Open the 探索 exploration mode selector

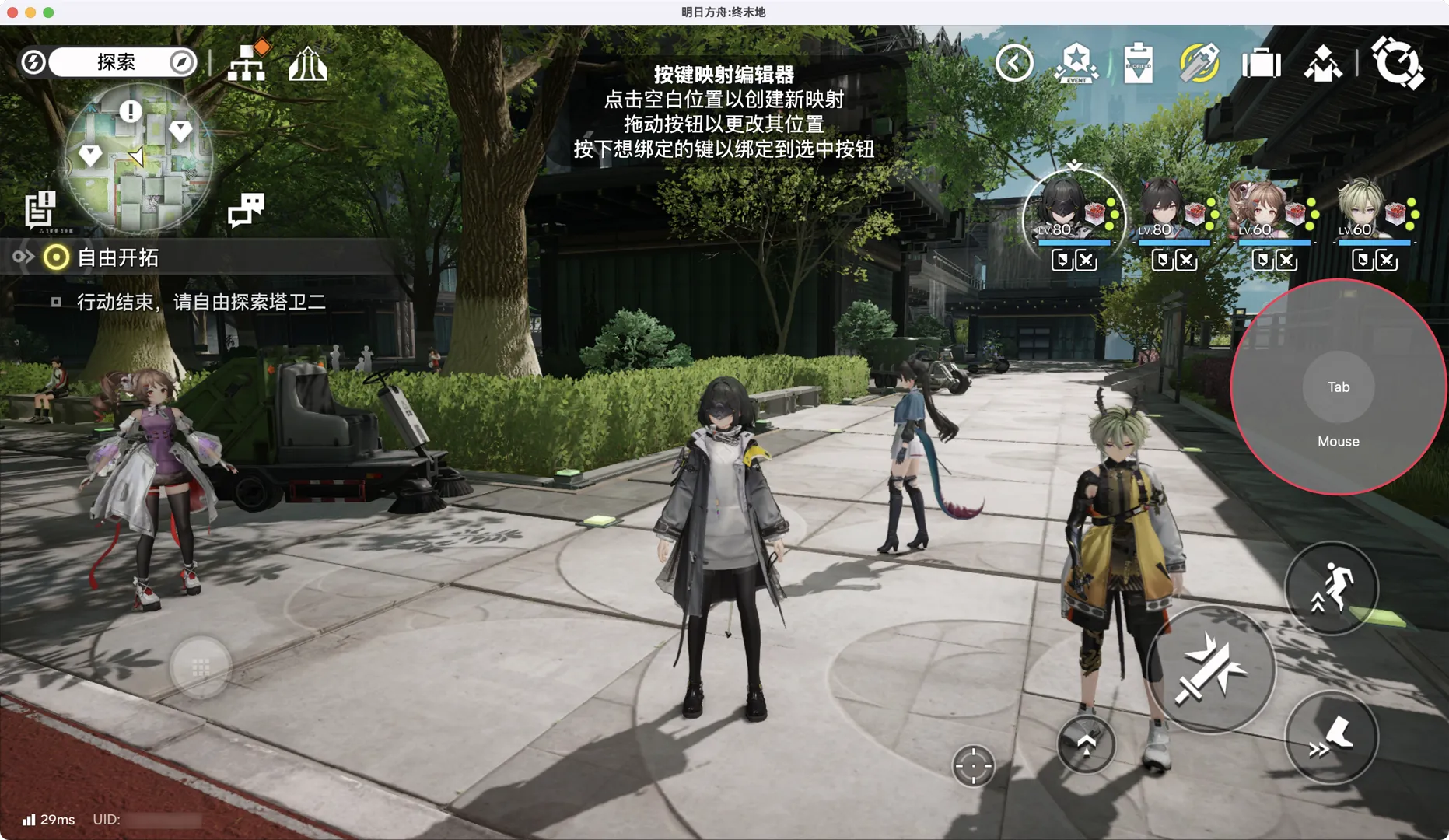(x=117, y=62)
